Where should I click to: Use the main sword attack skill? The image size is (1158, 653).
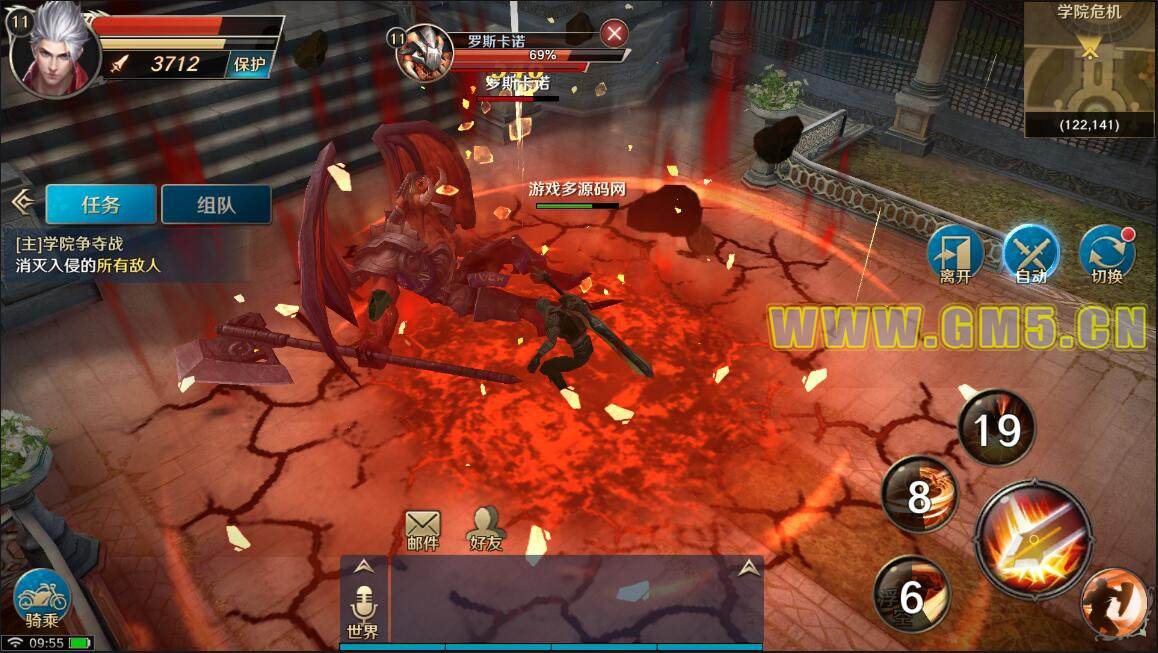(1032, 539)
